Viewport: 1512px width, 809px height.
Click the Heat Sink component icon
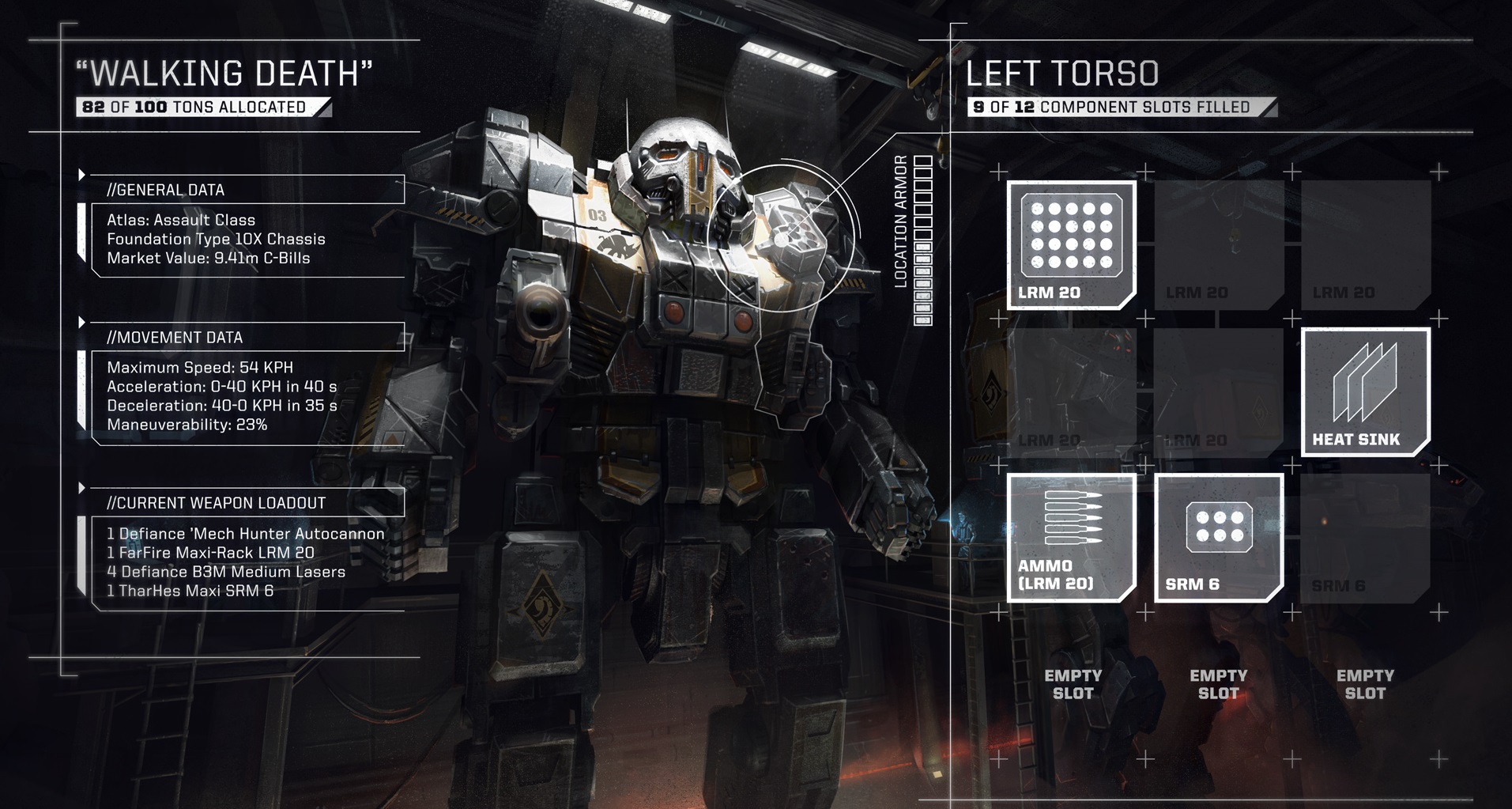tap(1365, 391)
